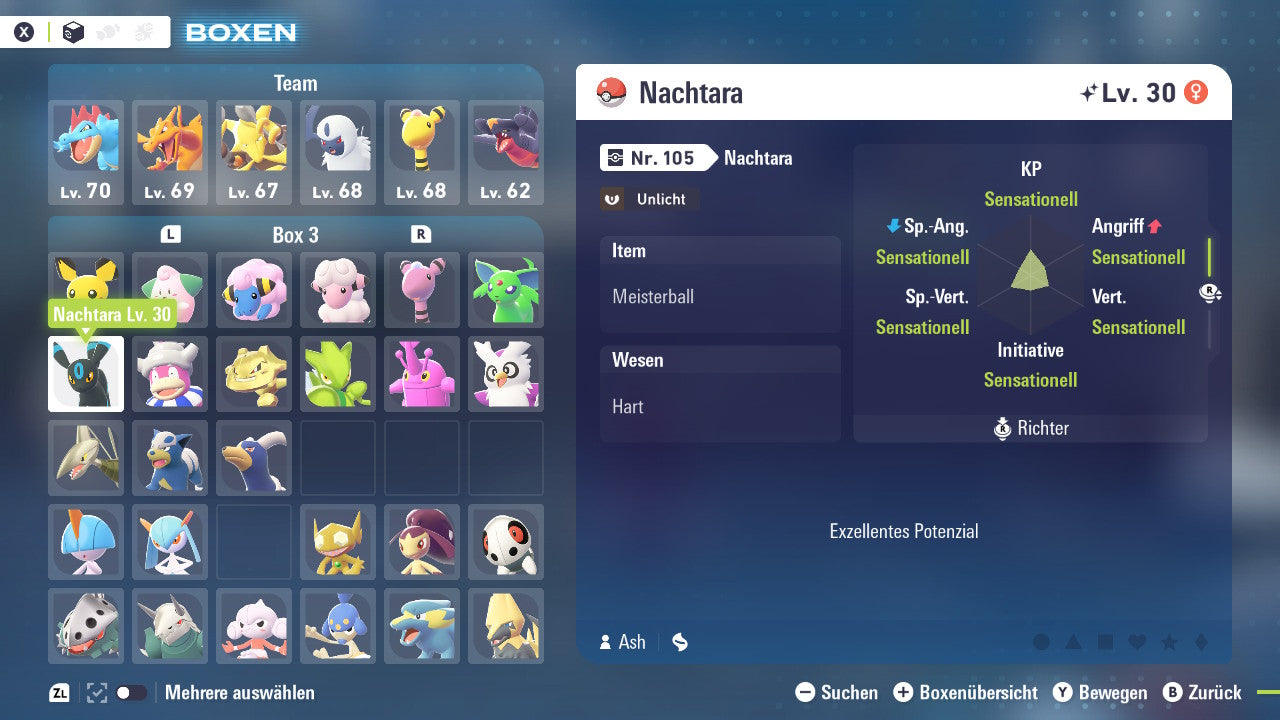Select the origin mark icon next to Ash

click(679, 642)
